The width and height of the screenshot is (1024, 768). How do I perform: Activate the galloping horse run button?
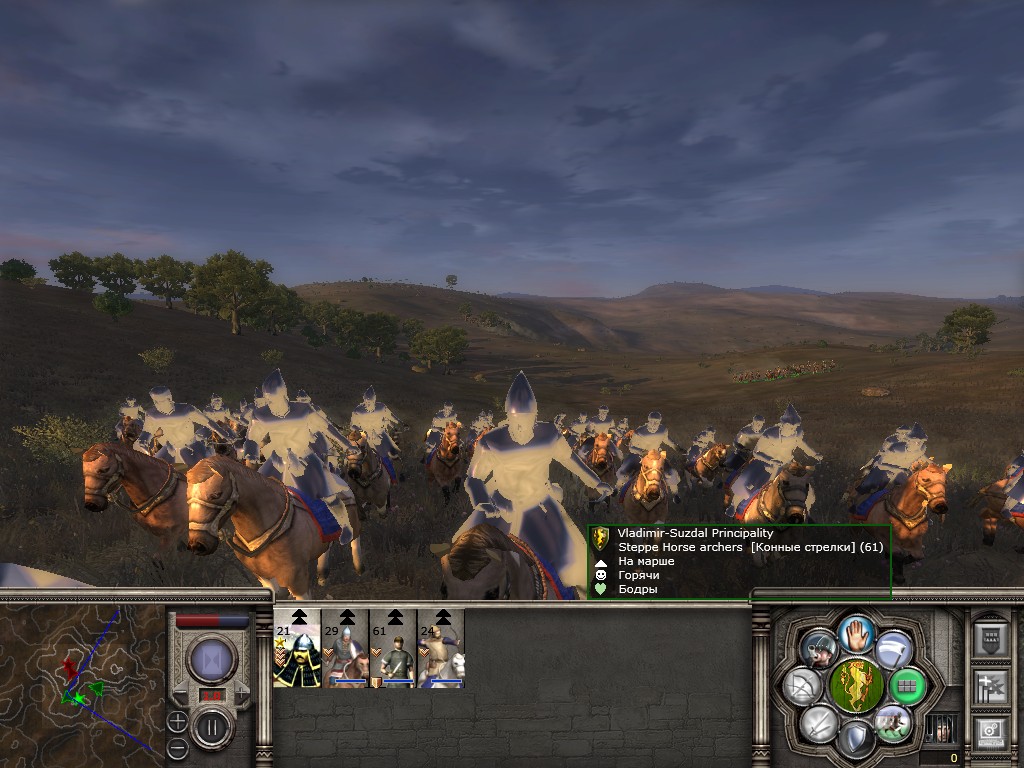tap(891, 722)
